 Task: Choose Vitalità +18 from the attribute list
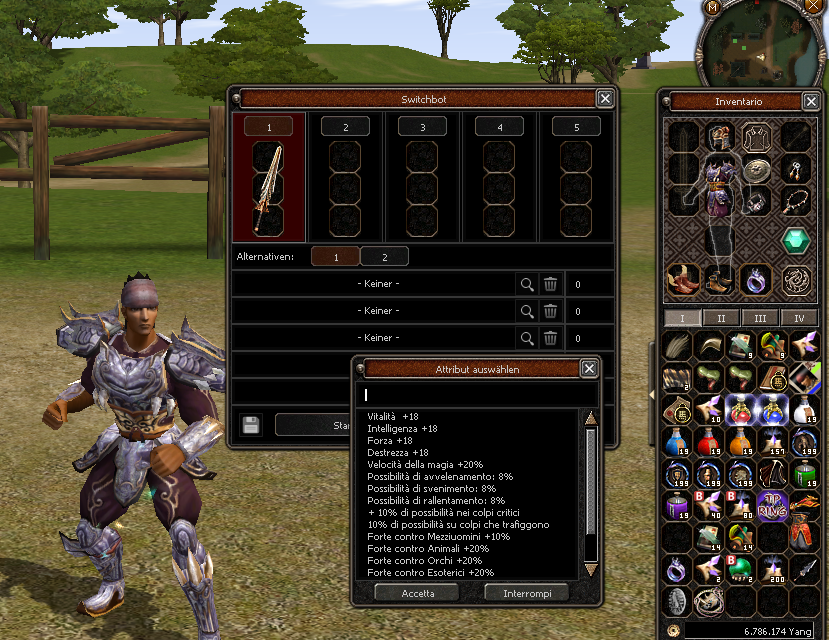pyautogui.click(x=396, y=416)
